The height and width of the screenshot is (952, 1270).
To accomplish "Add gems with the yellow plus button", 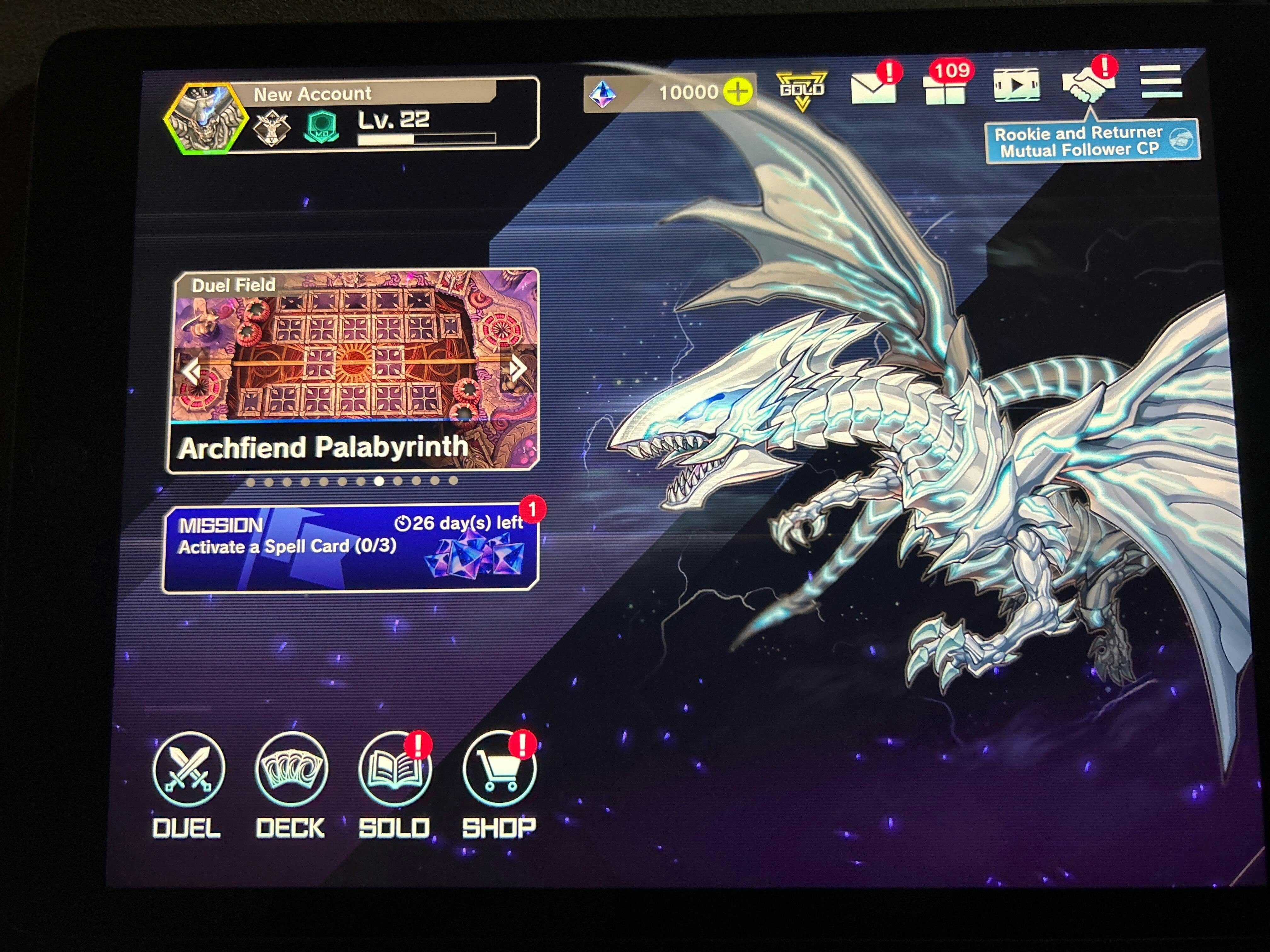I will [738, 92].
